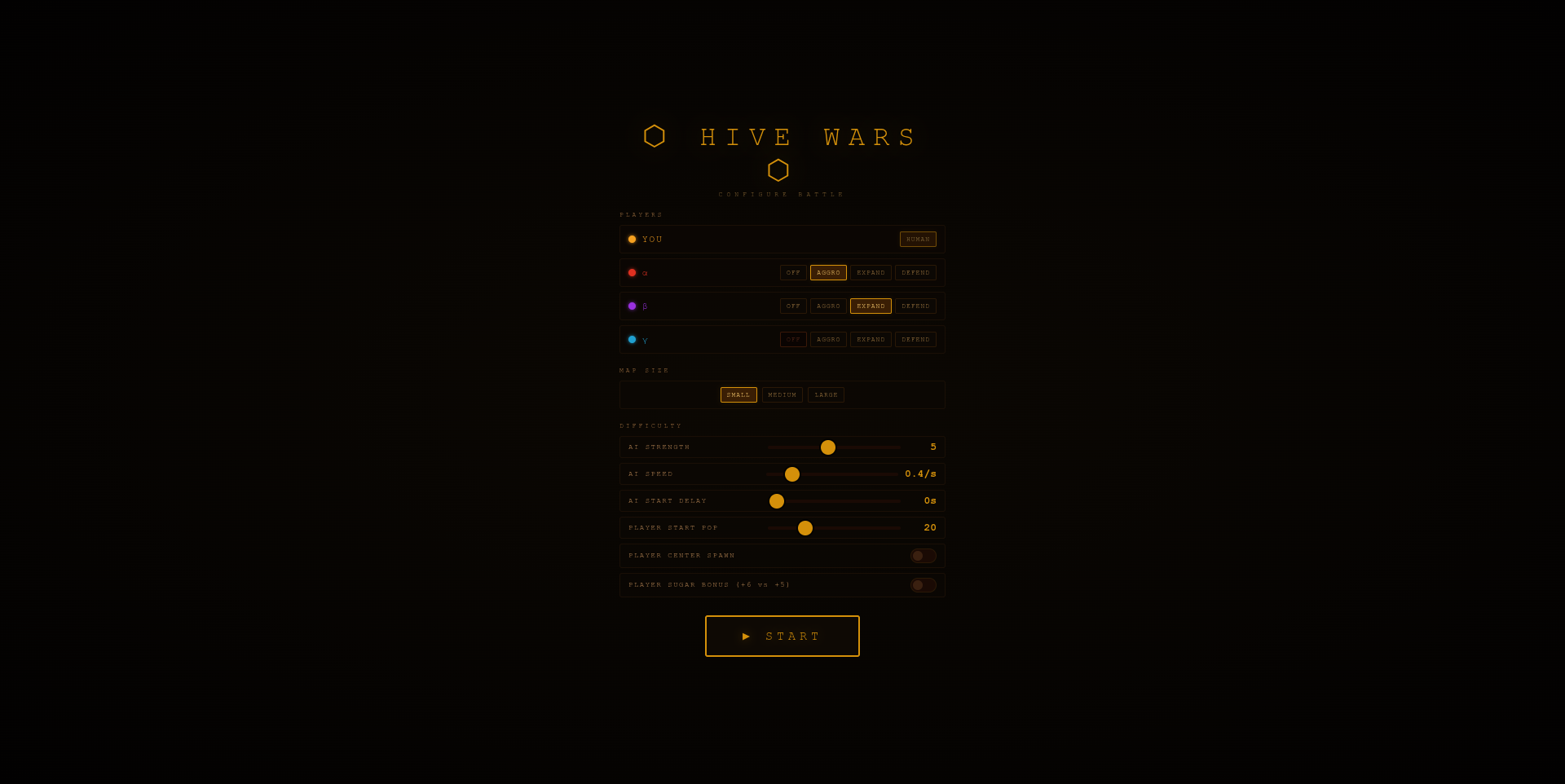Click the PLAYER START POP slider handle
Image resolution: width=1565 pixels, height=784 pixels.
[805, 528]
